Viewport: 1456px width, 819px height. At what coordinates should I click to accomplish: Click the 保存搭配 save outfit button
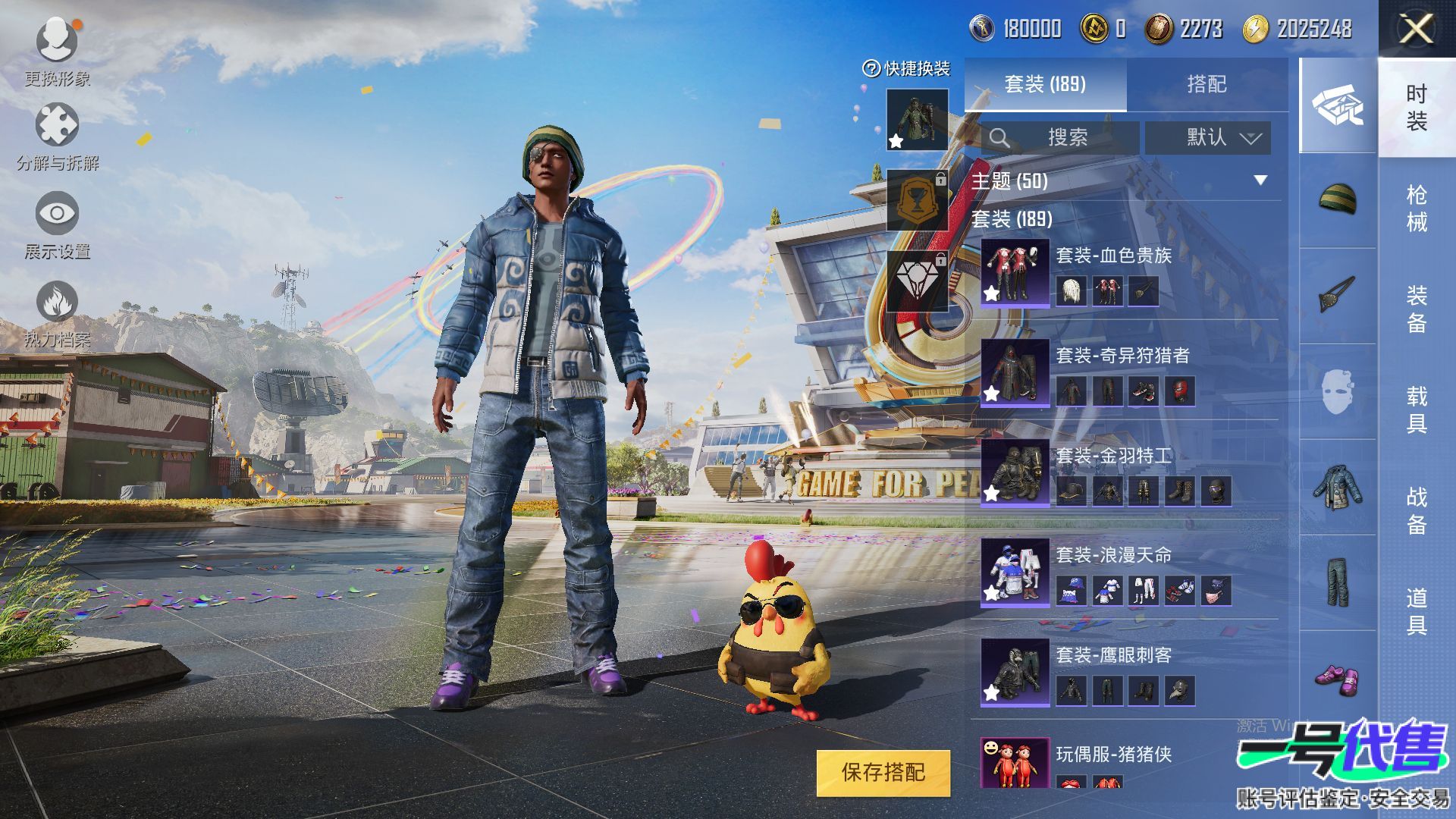[x=883, y=773]
